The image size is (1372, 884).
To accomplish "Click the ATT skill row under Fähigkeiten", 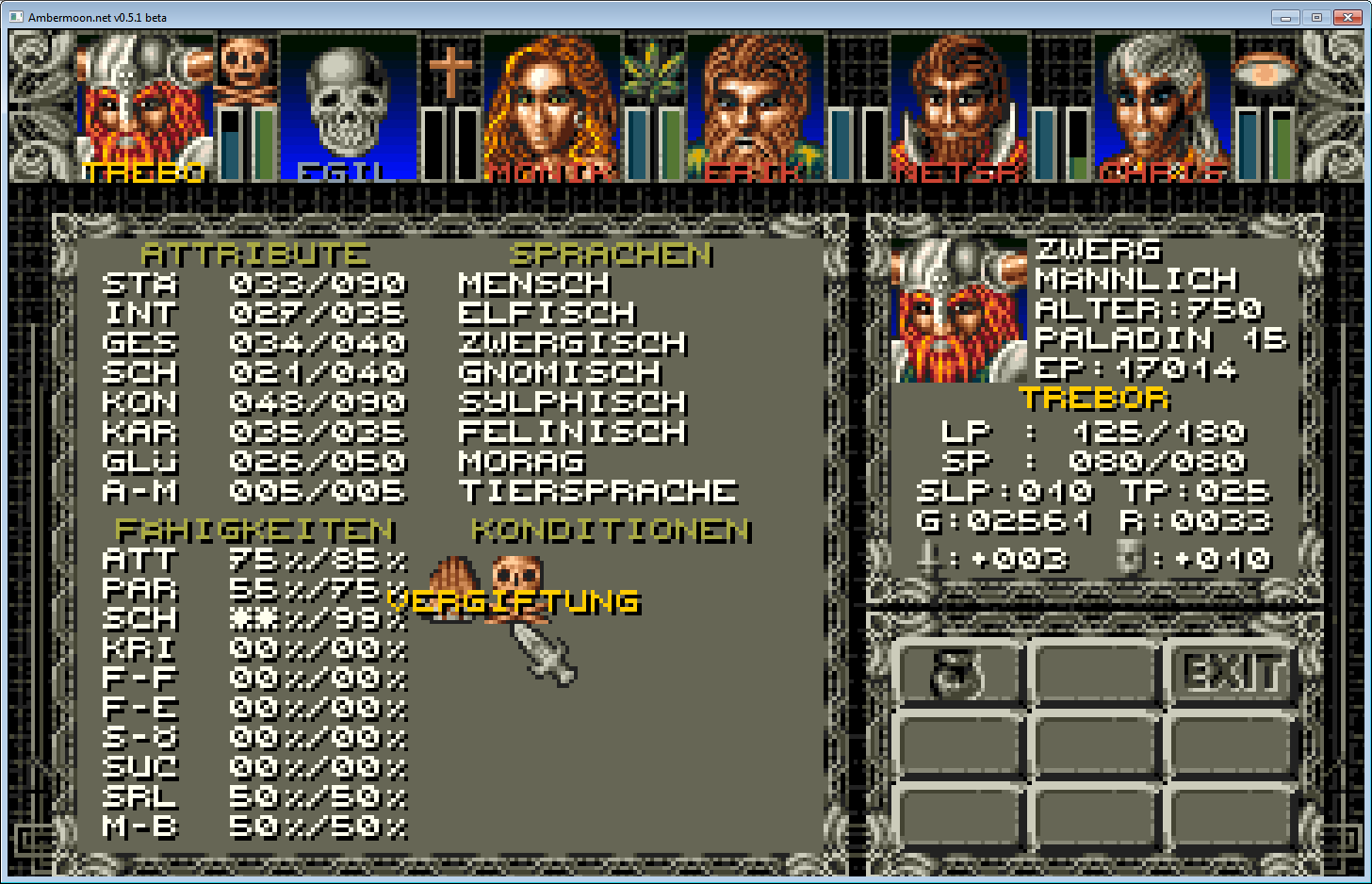I will tap(254, 558).
